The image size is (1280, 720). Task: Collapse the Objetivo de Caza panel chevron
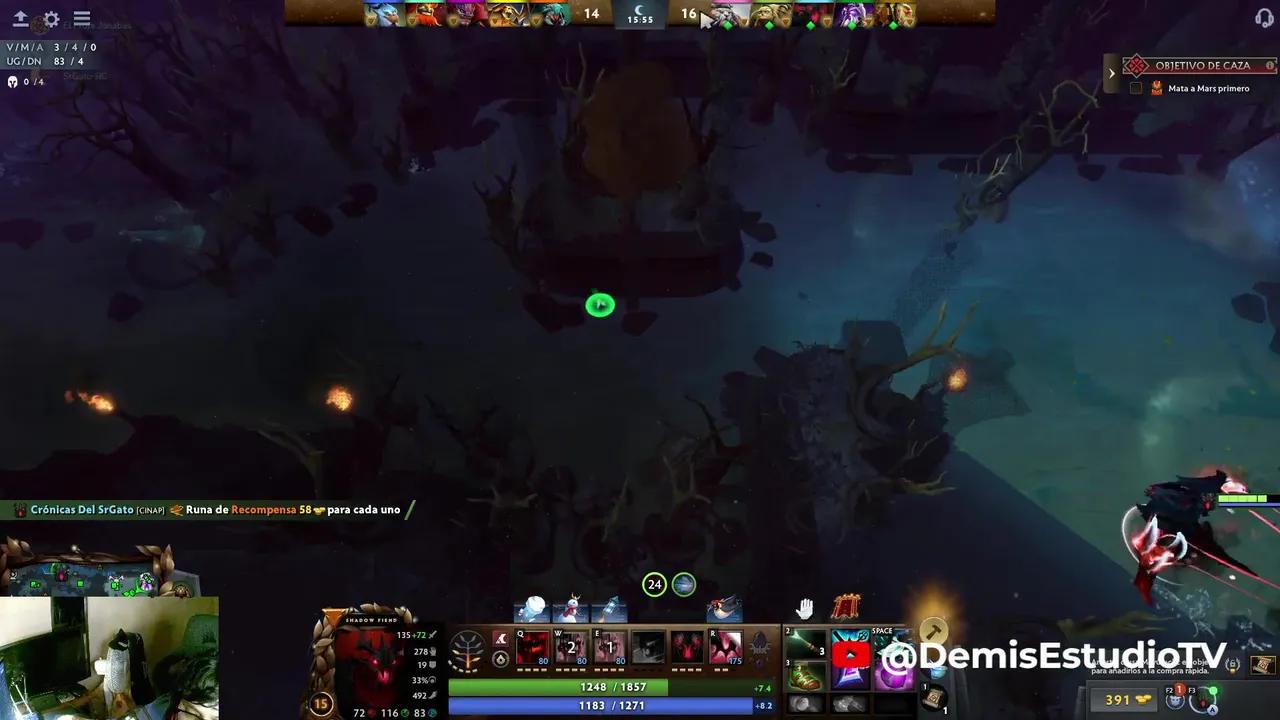click(x=1112, y=72)
